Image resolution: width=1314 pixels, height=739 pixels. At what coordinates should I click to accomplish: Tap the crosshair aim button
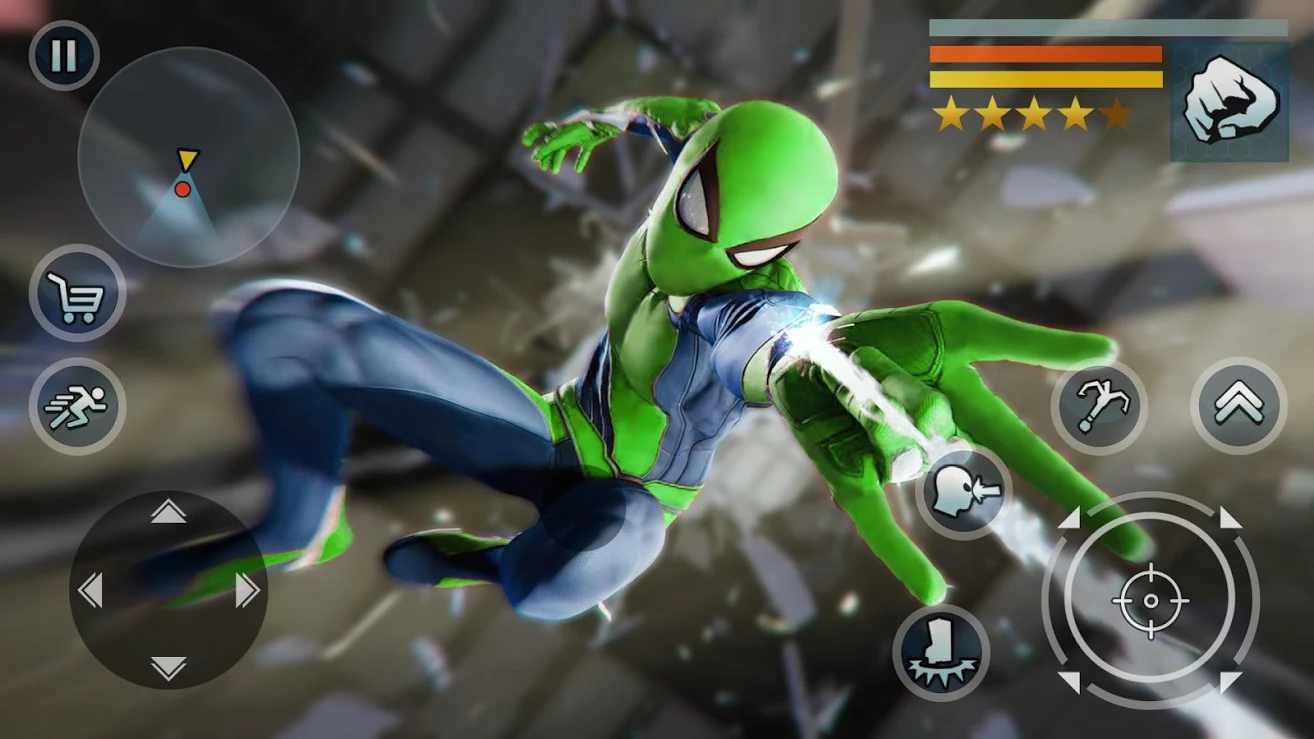[1150, 600]
